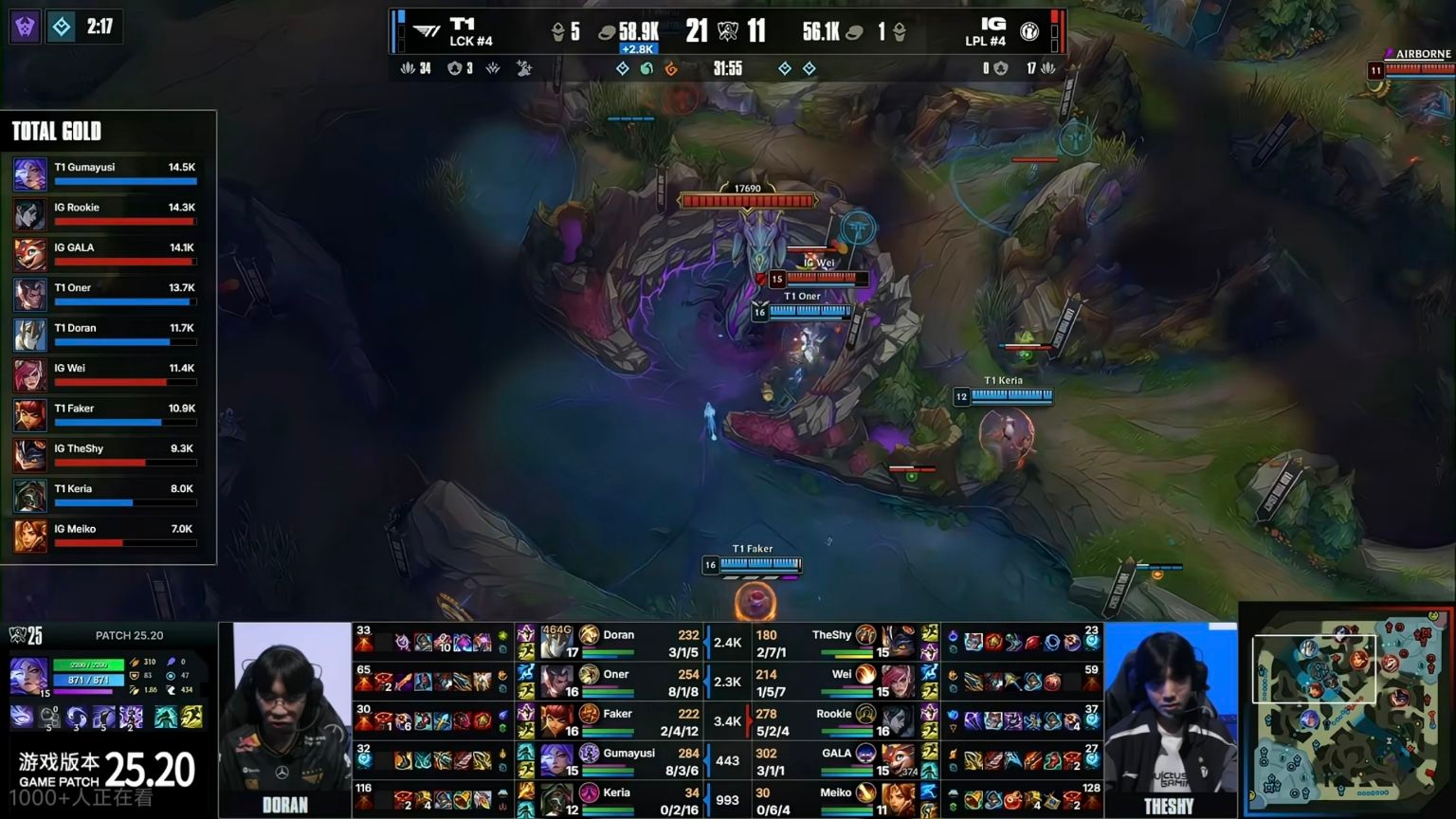Choose IG Rookie's row in Total Gold
The image size is (1456, 819).
point(105,213)
